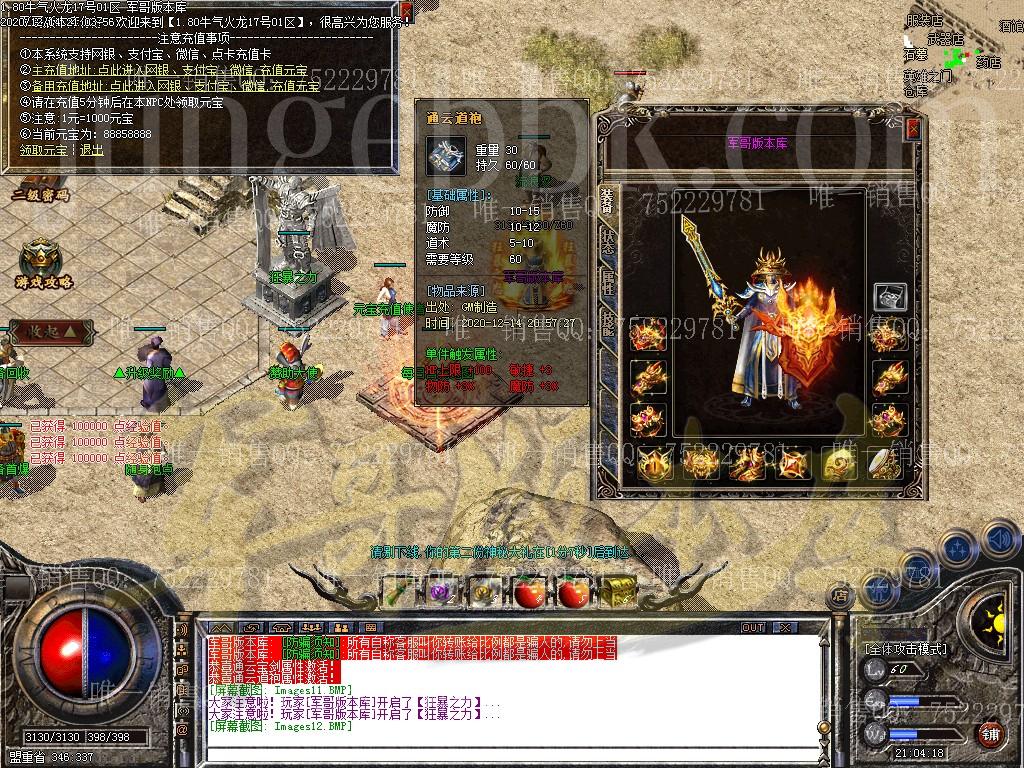Use the golden treasure chest hotbar item
Viewport: 1024px width, 768px height.
[x=620, y=591]
